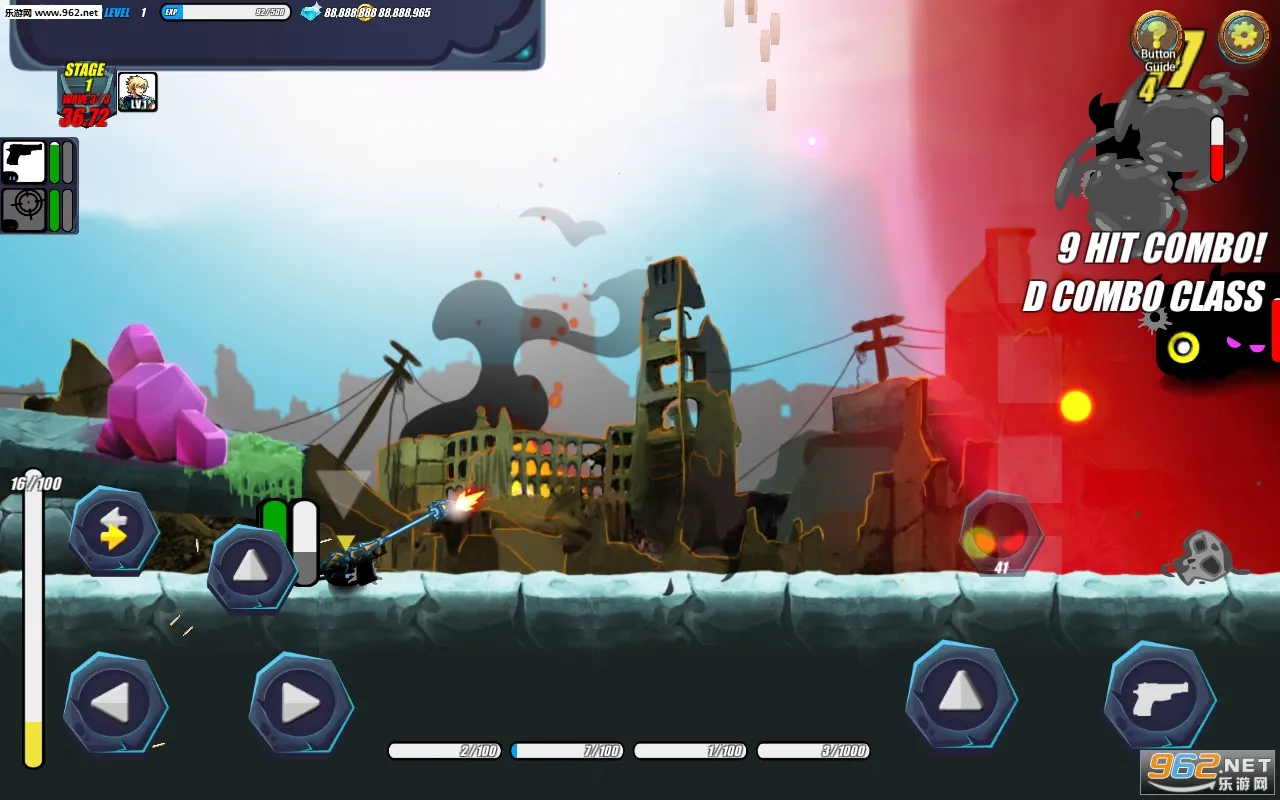This screenshot has height=800, width=1280.
Task: Click the EXP progress bar
Action: coord(225,14)
